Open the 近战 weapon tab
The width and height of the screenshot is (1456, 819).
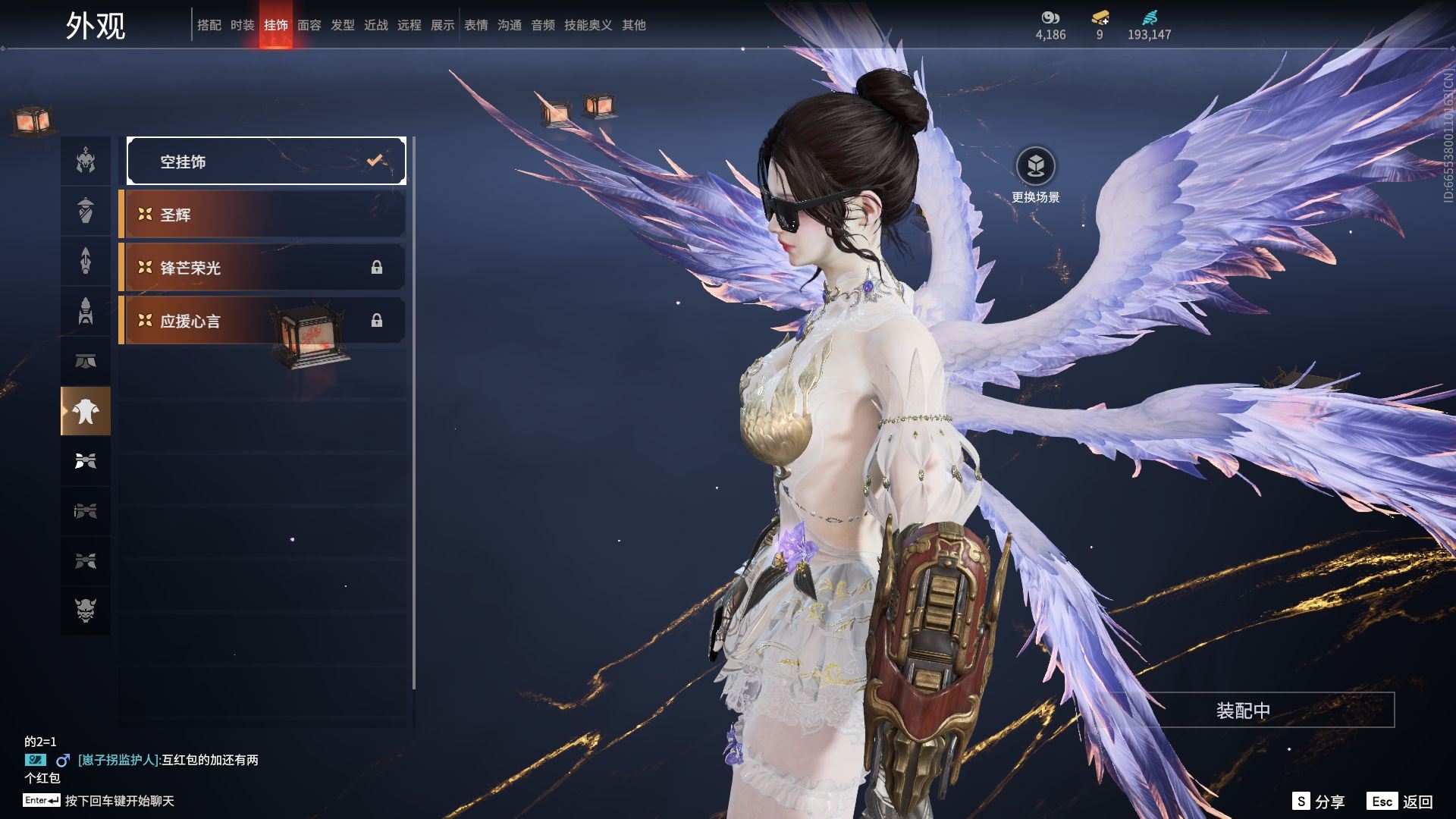point(375,25)
